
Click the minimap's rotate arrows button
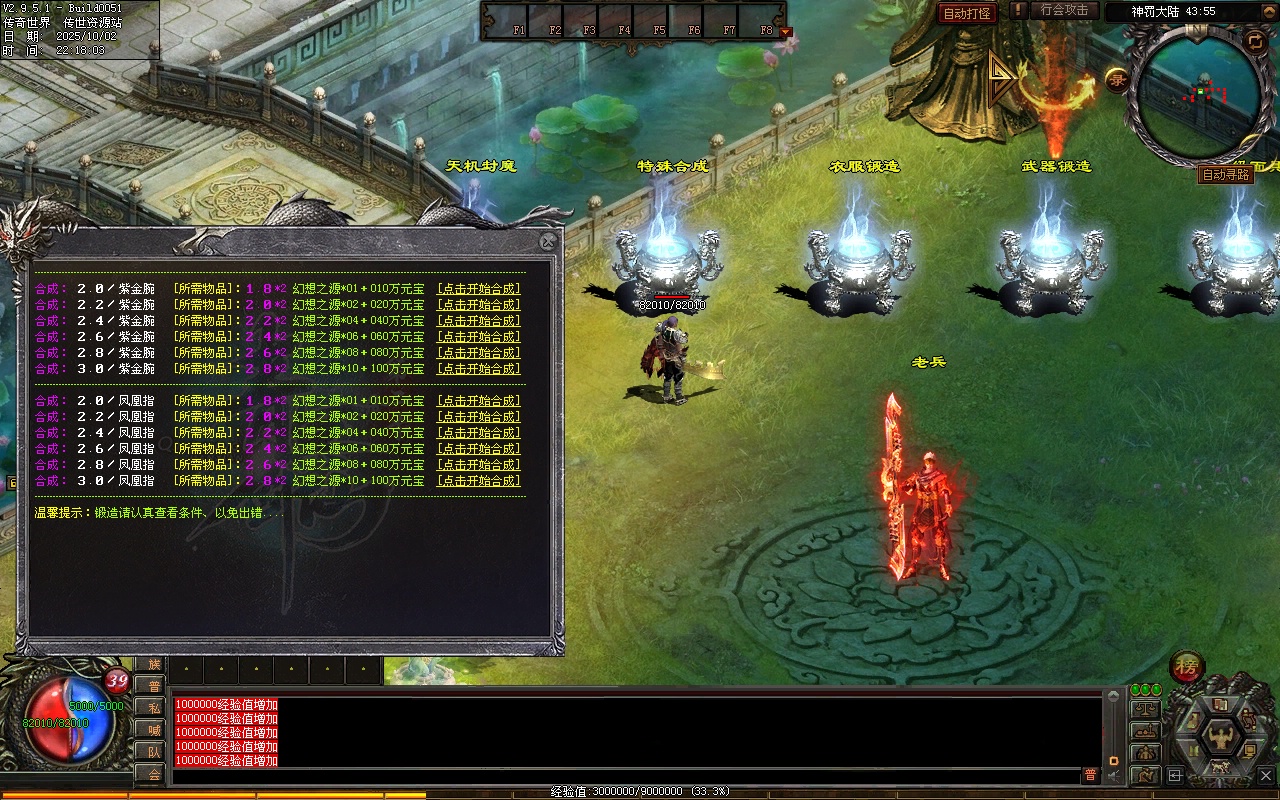point(1255,40)
